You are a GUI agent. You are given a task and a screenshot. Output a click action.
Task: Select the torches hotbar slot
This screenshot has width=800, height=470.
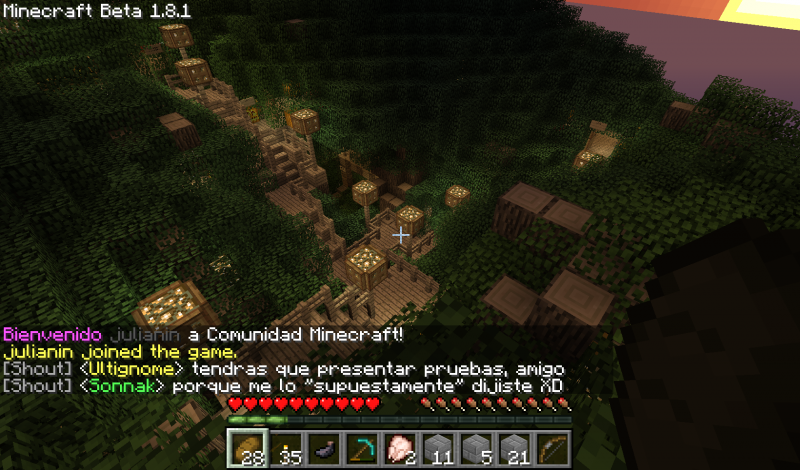point(285,448)
